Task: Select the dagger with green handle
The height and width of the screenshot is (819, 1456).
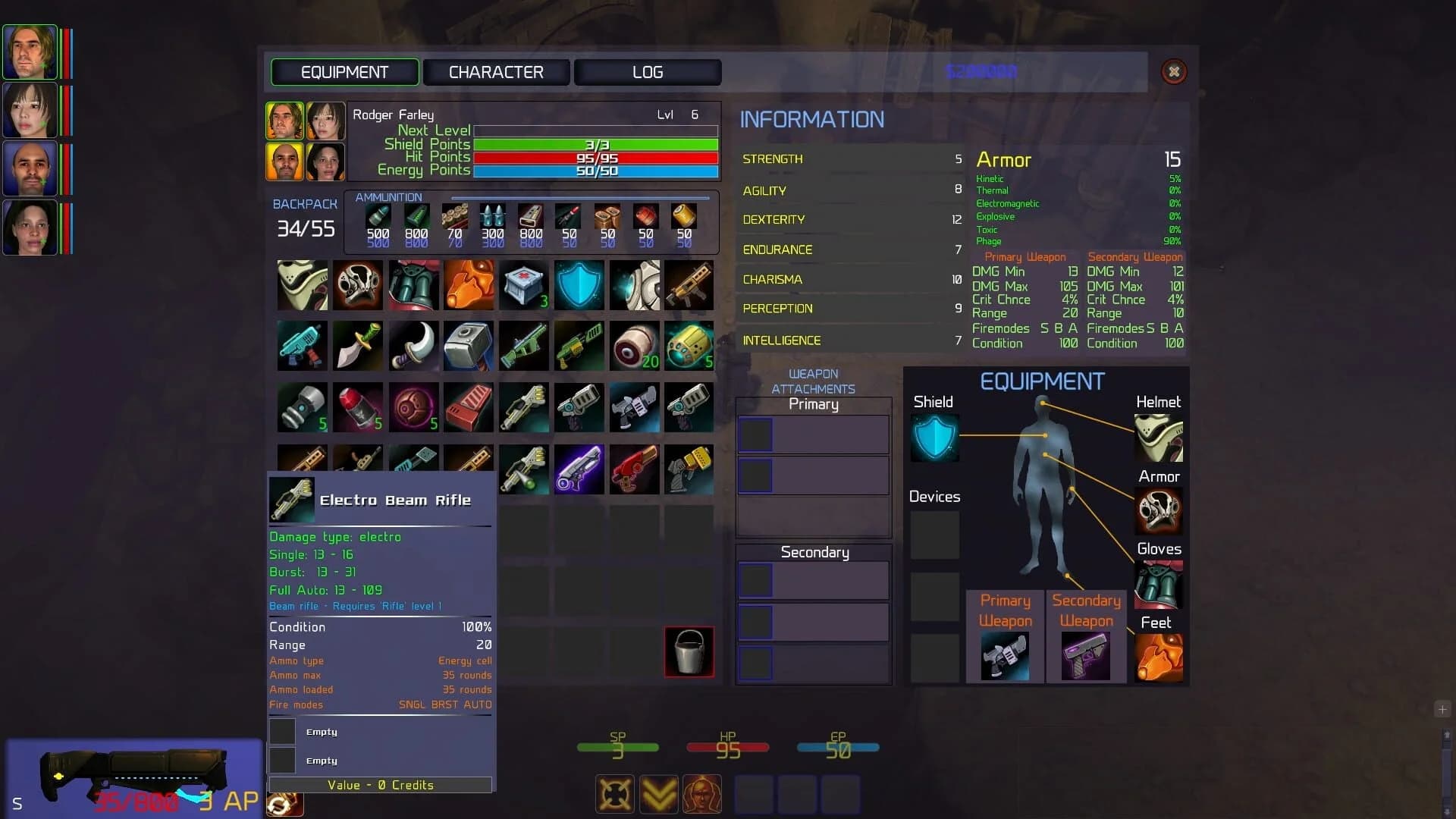Action: click(x=358, y=347)
